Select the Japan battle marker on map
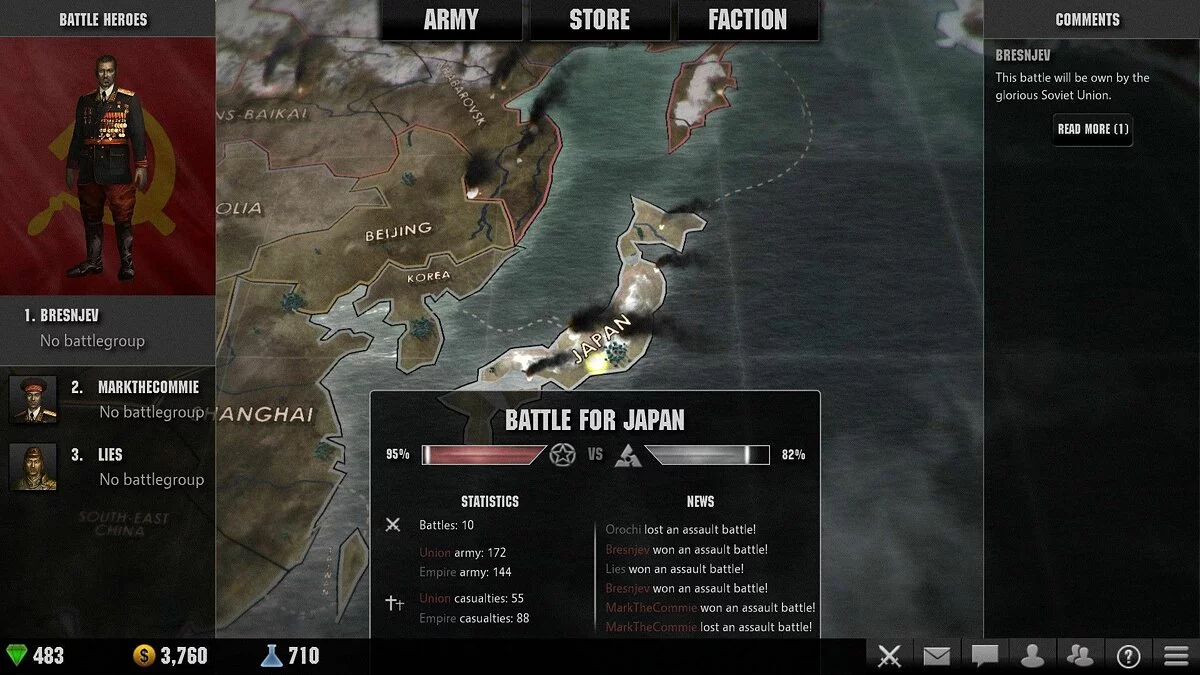The width and height of the screenshot is (1200, 675). pos(615,351)
